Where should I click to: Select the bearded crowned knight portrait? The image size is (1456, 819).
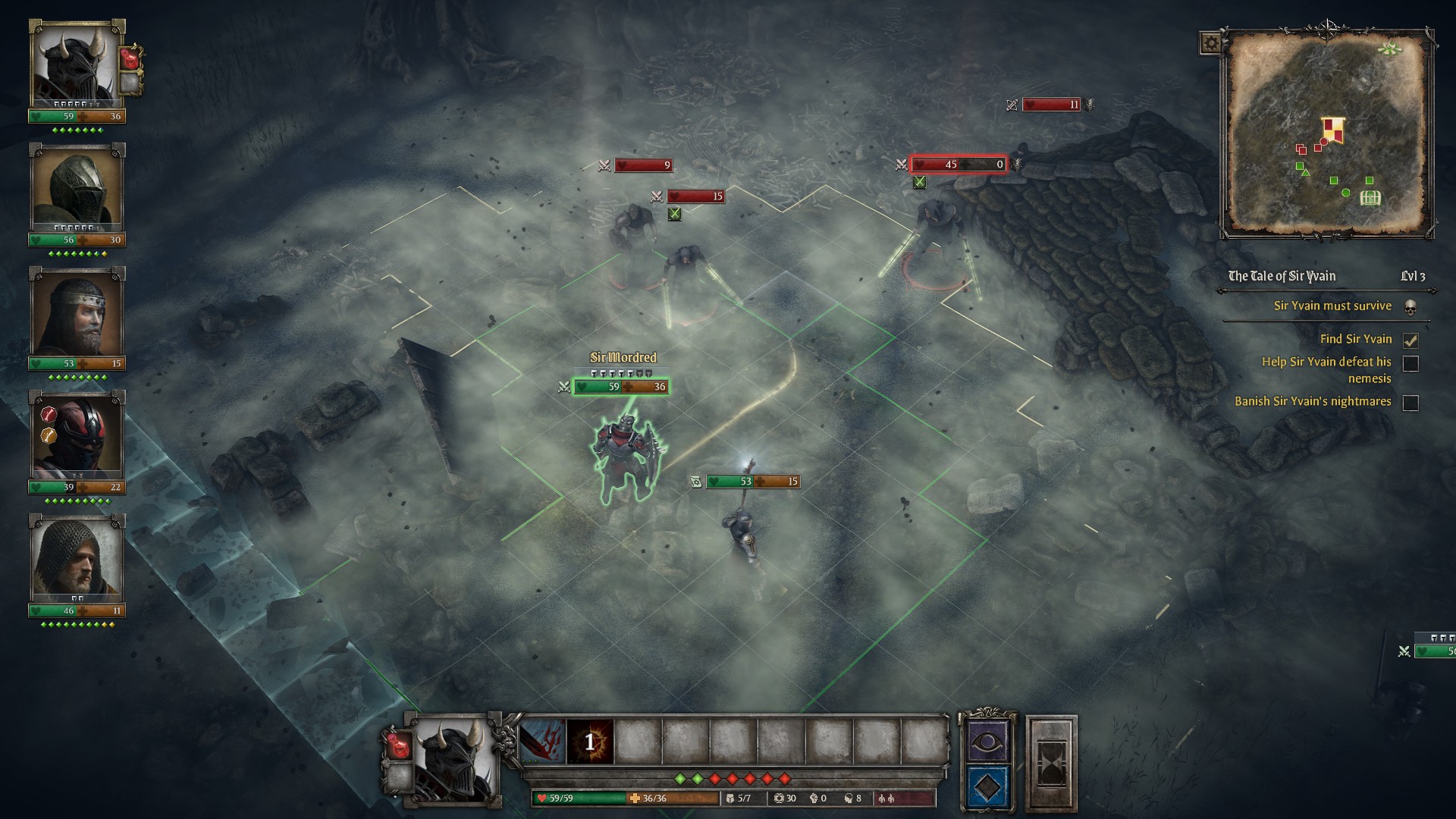[x=76, y=312]
